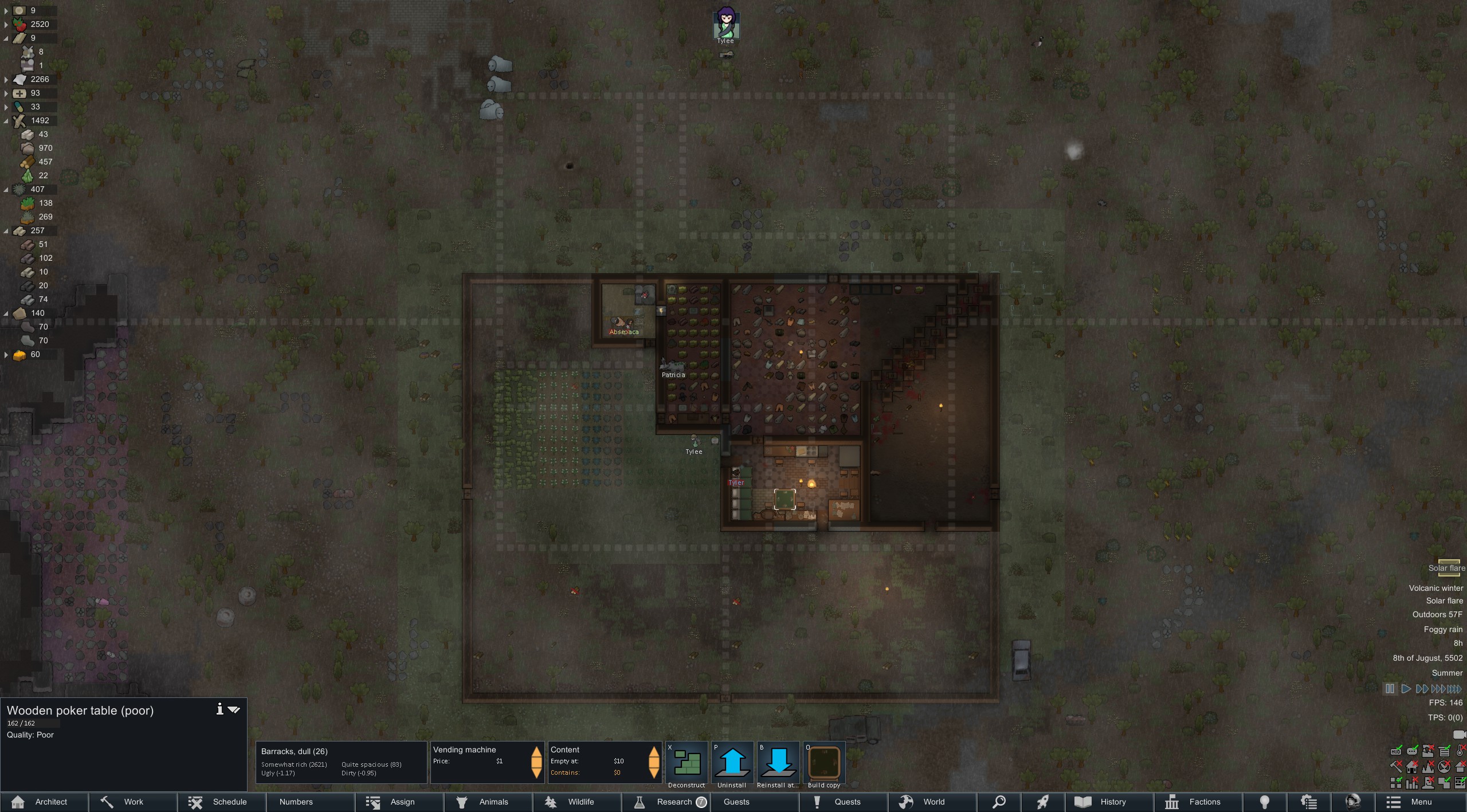
Task: Open the Work tab
Action: point(133,802)
